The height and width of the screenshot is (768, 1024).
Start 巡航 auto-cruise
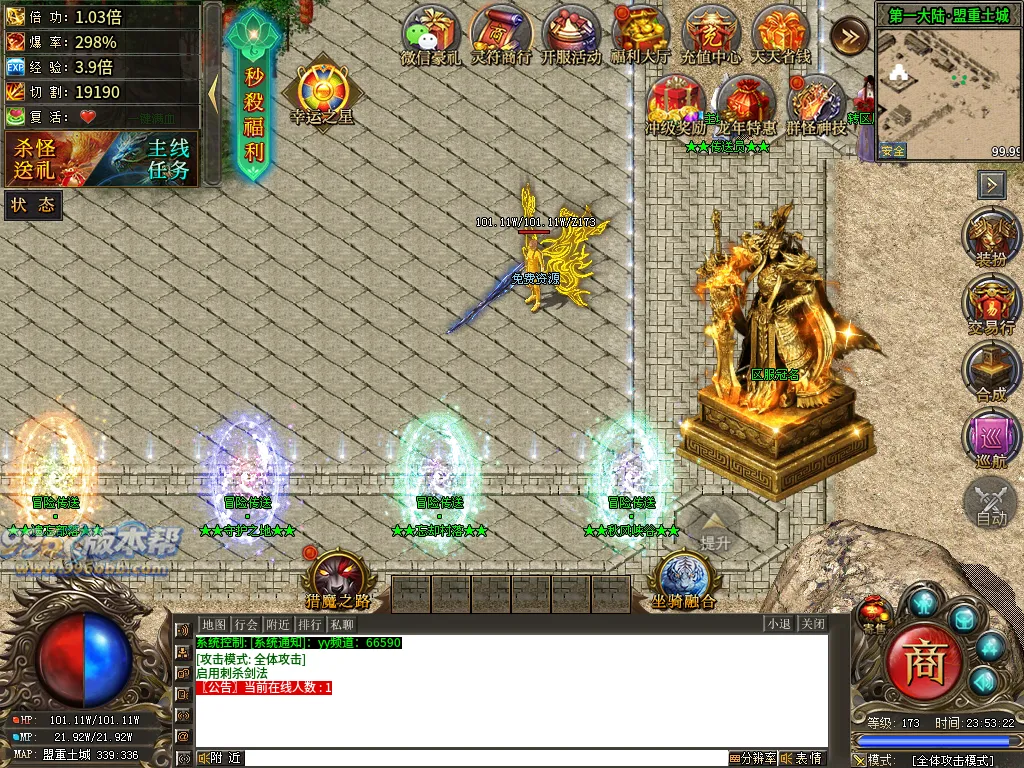[x=991, y=439]
